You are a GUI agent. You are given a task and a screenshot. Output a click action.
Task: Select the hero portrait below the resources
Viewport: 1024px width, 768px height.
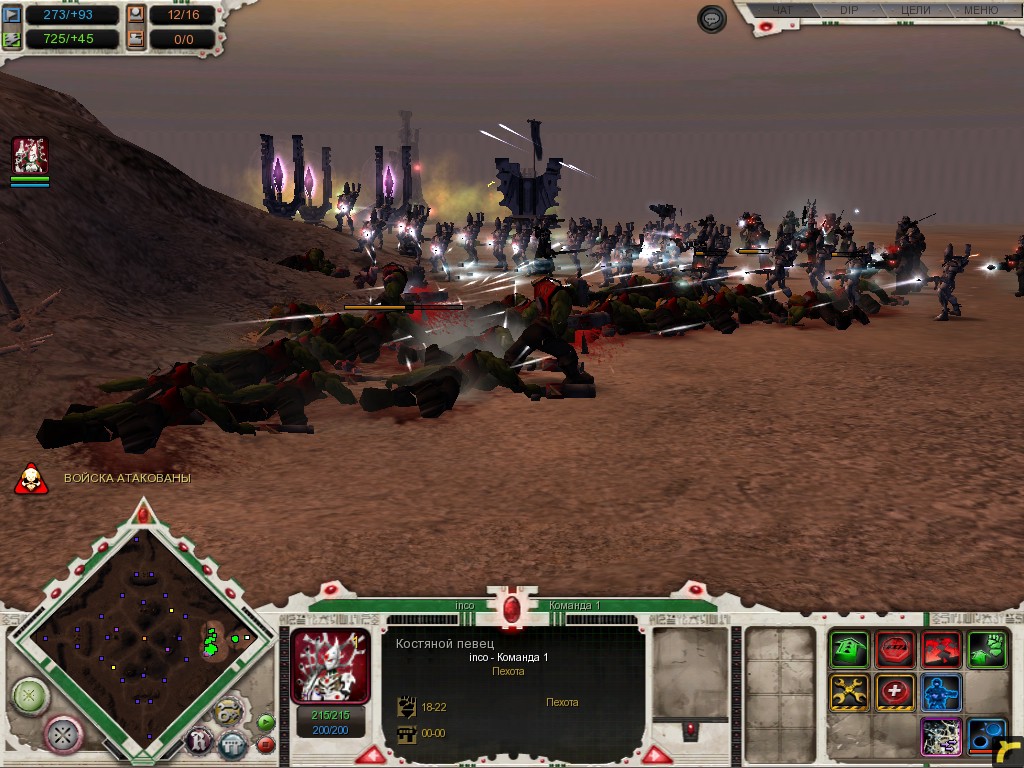coord(30,155)
